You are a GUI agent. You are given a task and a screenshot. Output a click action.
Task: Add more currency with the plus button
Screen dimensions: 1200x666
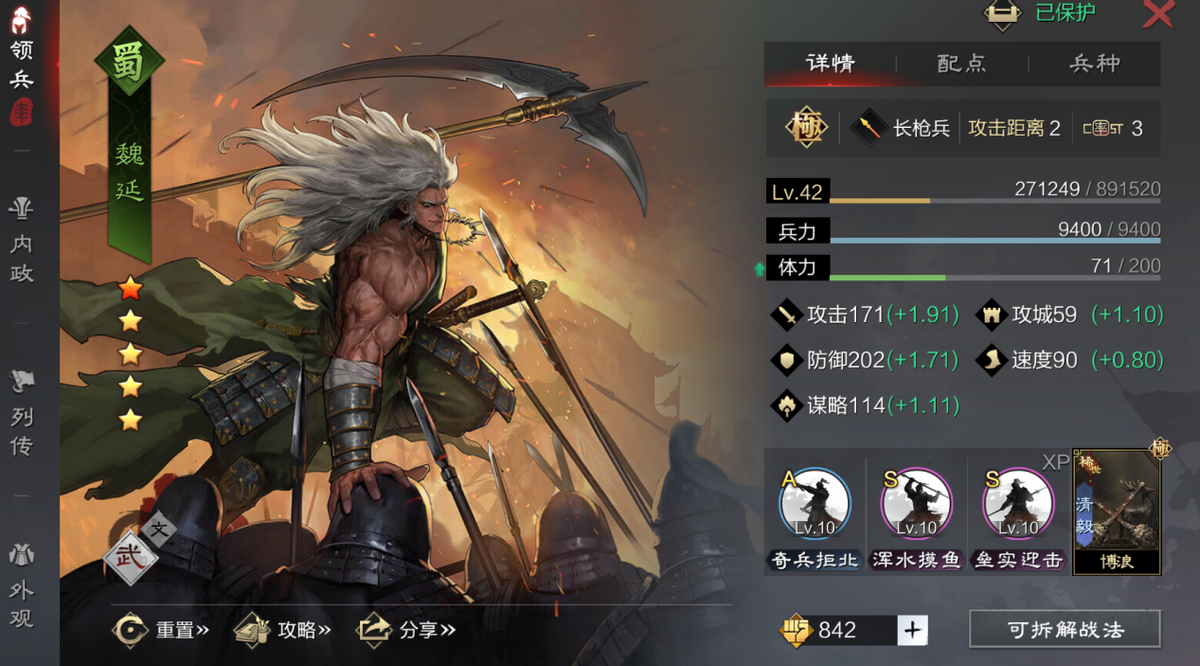coord(912,630)
